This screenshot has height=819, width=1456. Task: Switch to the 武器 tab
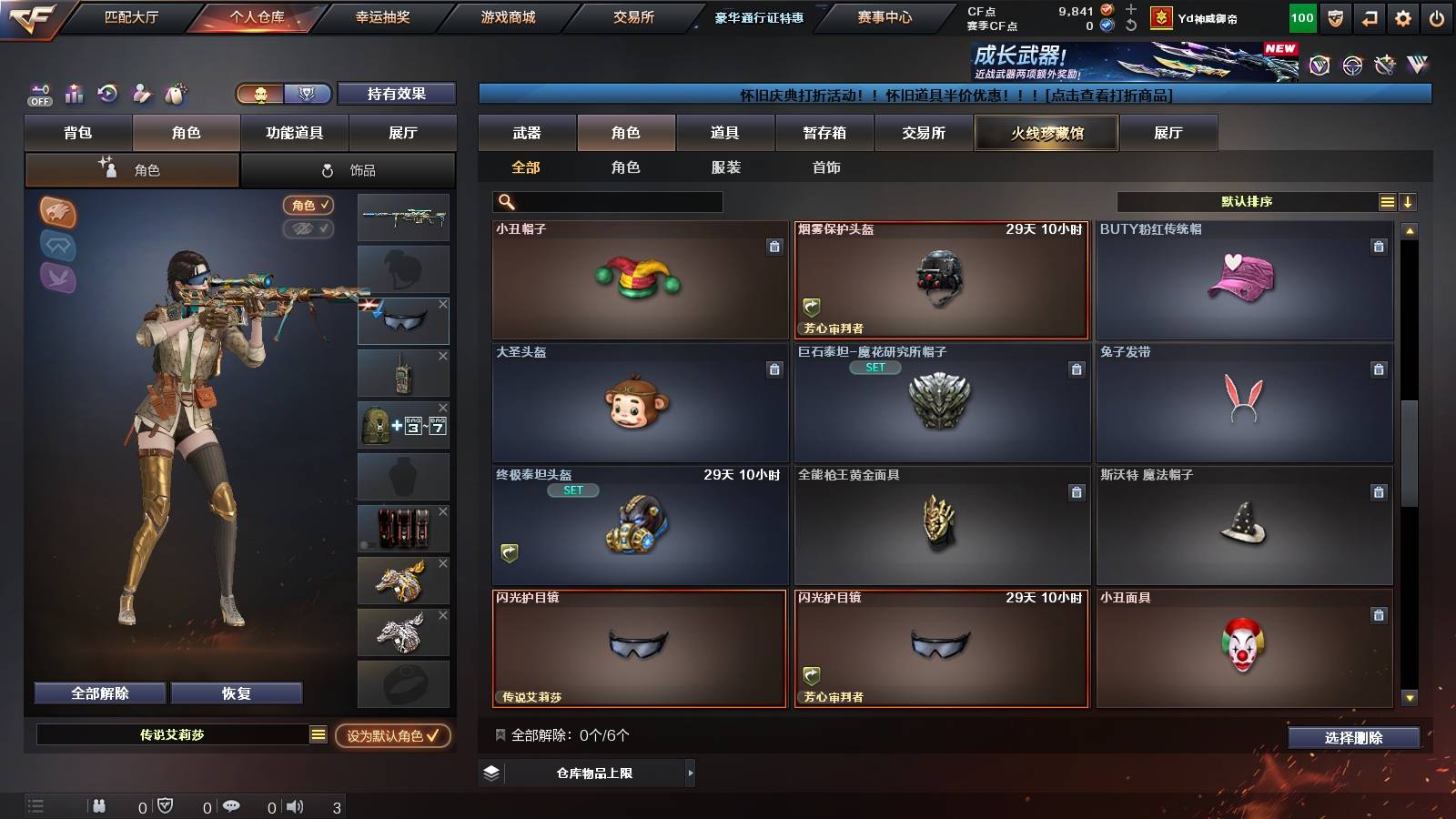tap(528, 133)
